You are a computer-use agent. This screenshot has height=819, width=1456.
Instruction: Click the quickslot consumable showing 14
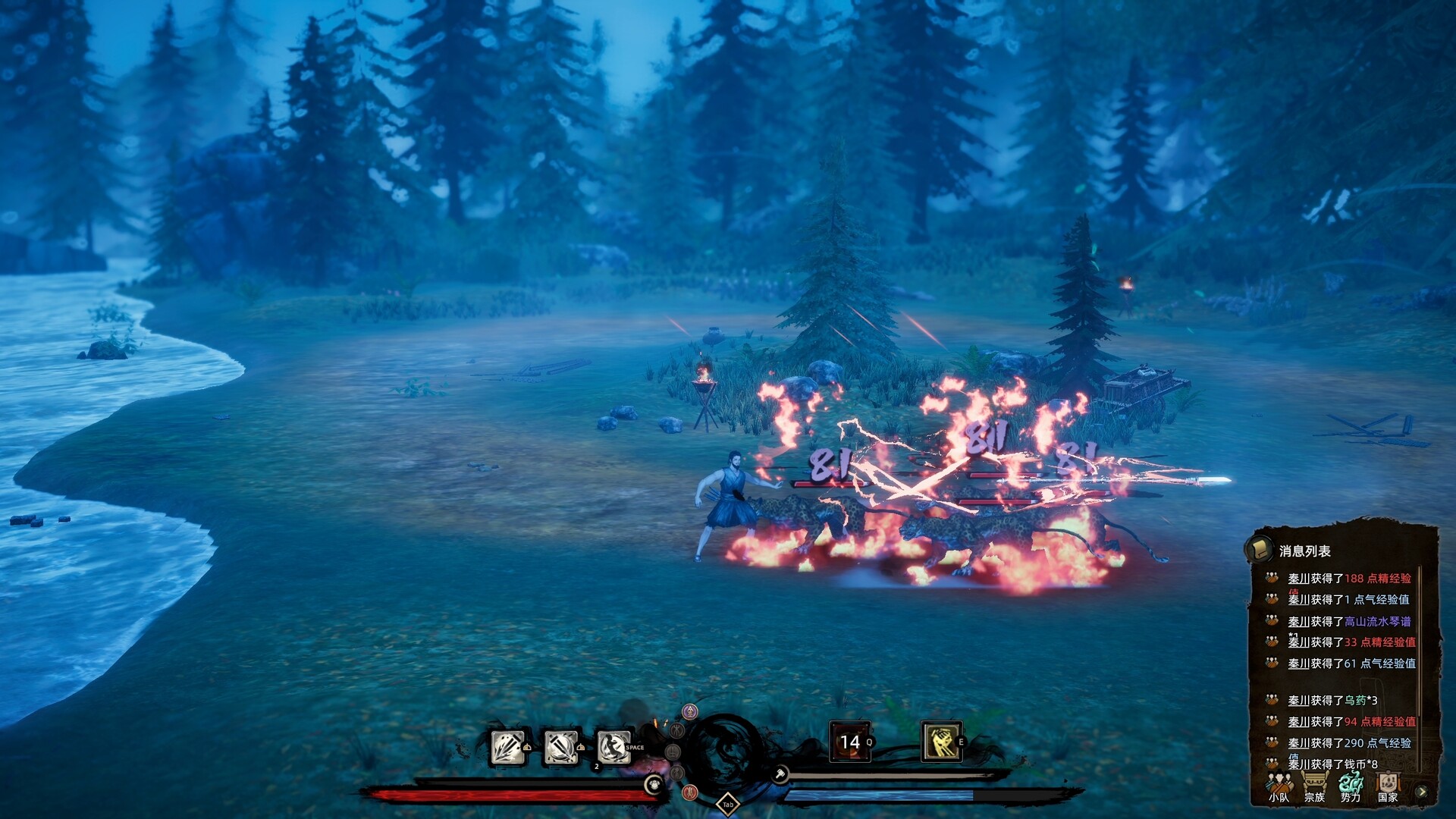pos(851,741)
